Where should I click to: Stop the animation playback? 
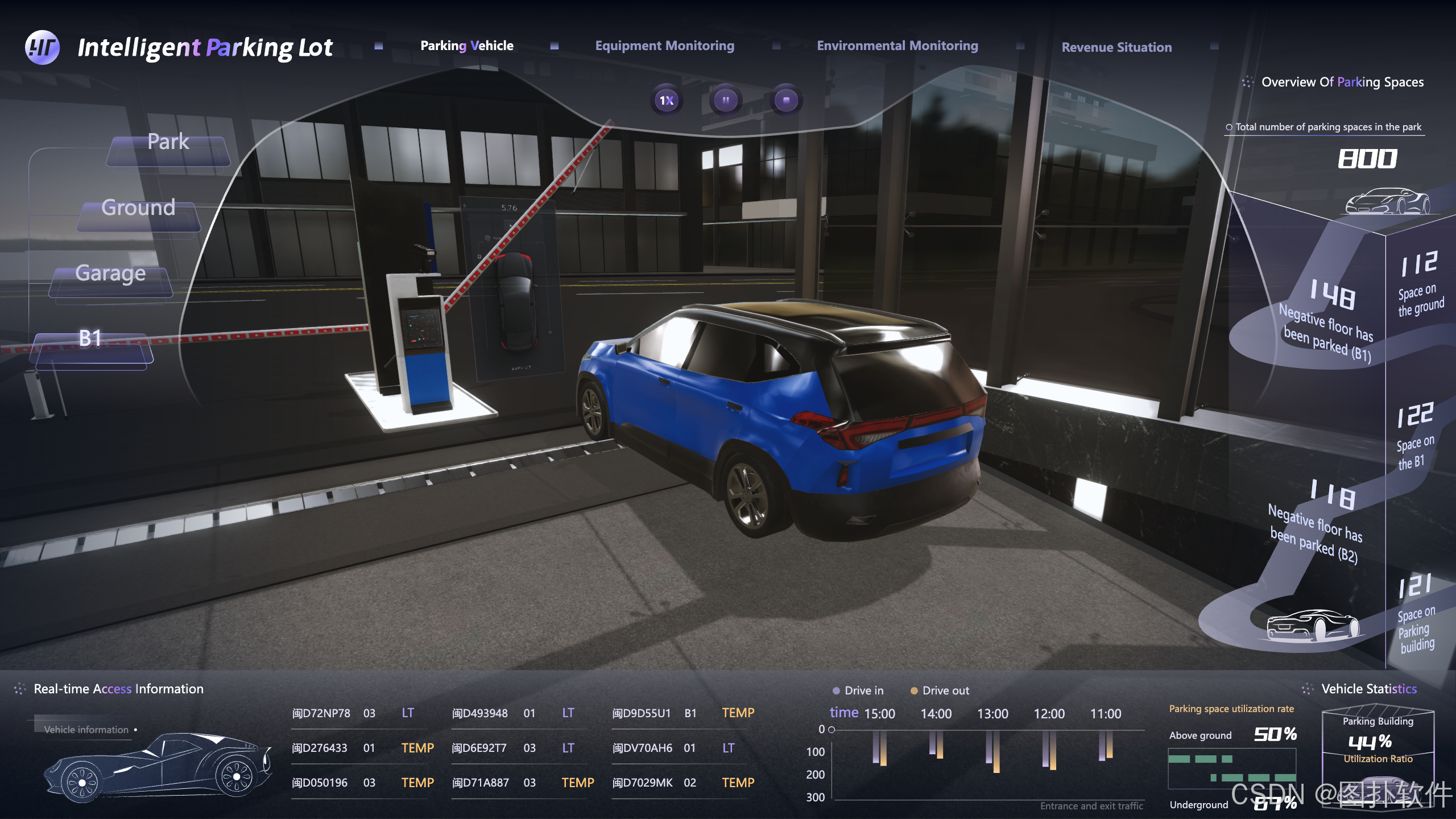coord(786,101)
